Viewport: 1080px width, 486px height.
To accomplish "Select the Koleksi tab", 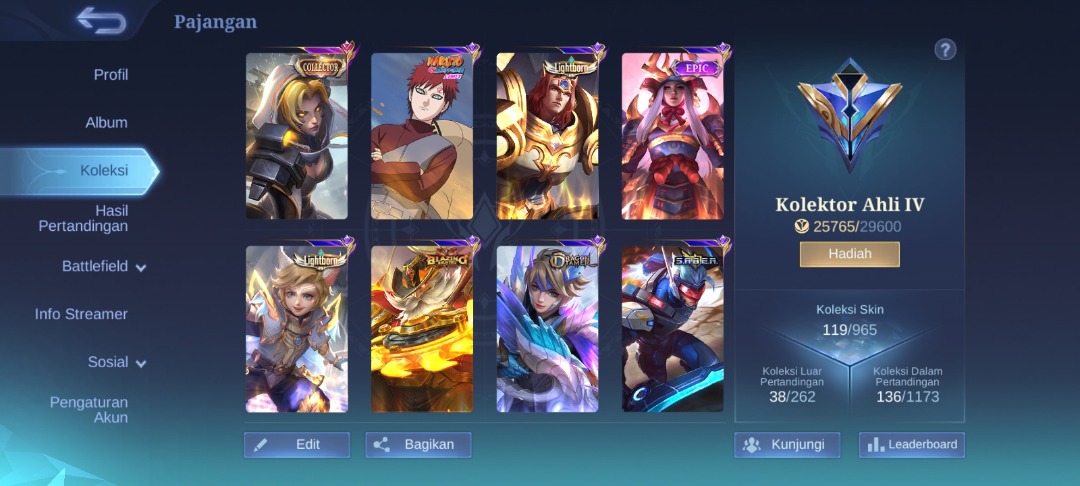I will click(103, 171).
